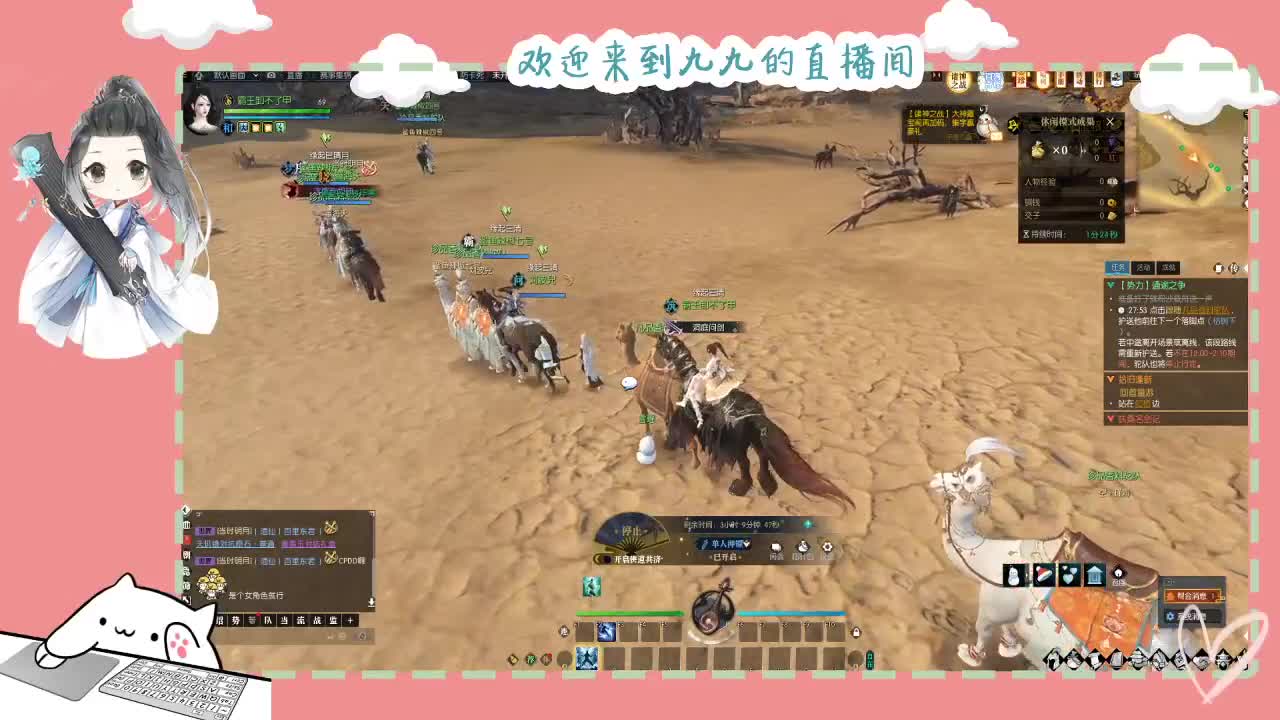Open the settings gear icon near the performance panel

point(828,547)
